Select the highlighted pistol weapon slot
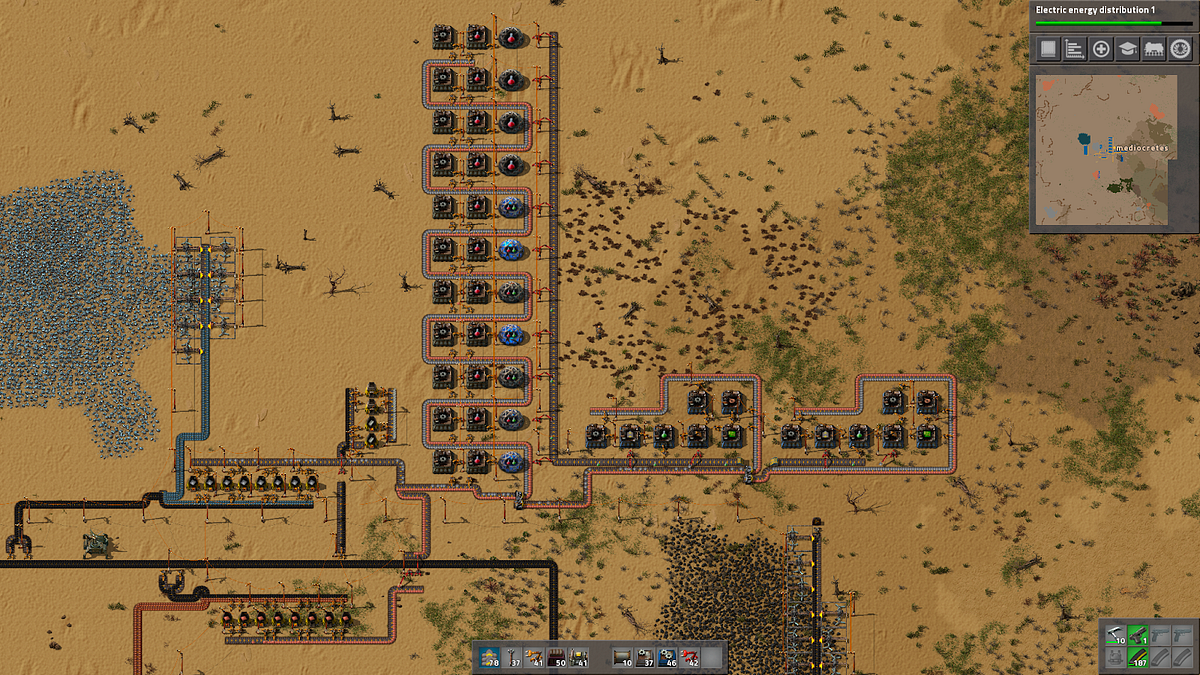The height and width of the screenshot is (675, 1200). click(1138, 635)
